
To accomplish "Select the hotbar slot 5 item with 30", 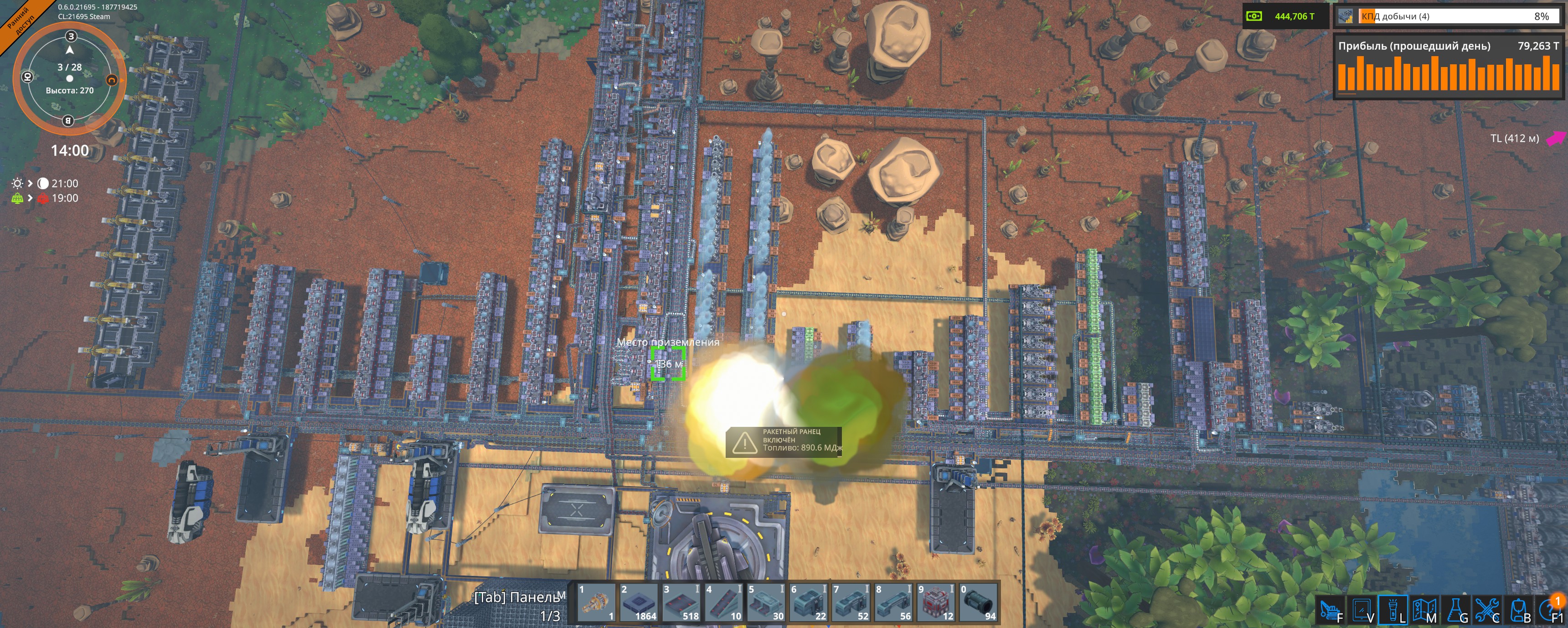I will [766, 604].
